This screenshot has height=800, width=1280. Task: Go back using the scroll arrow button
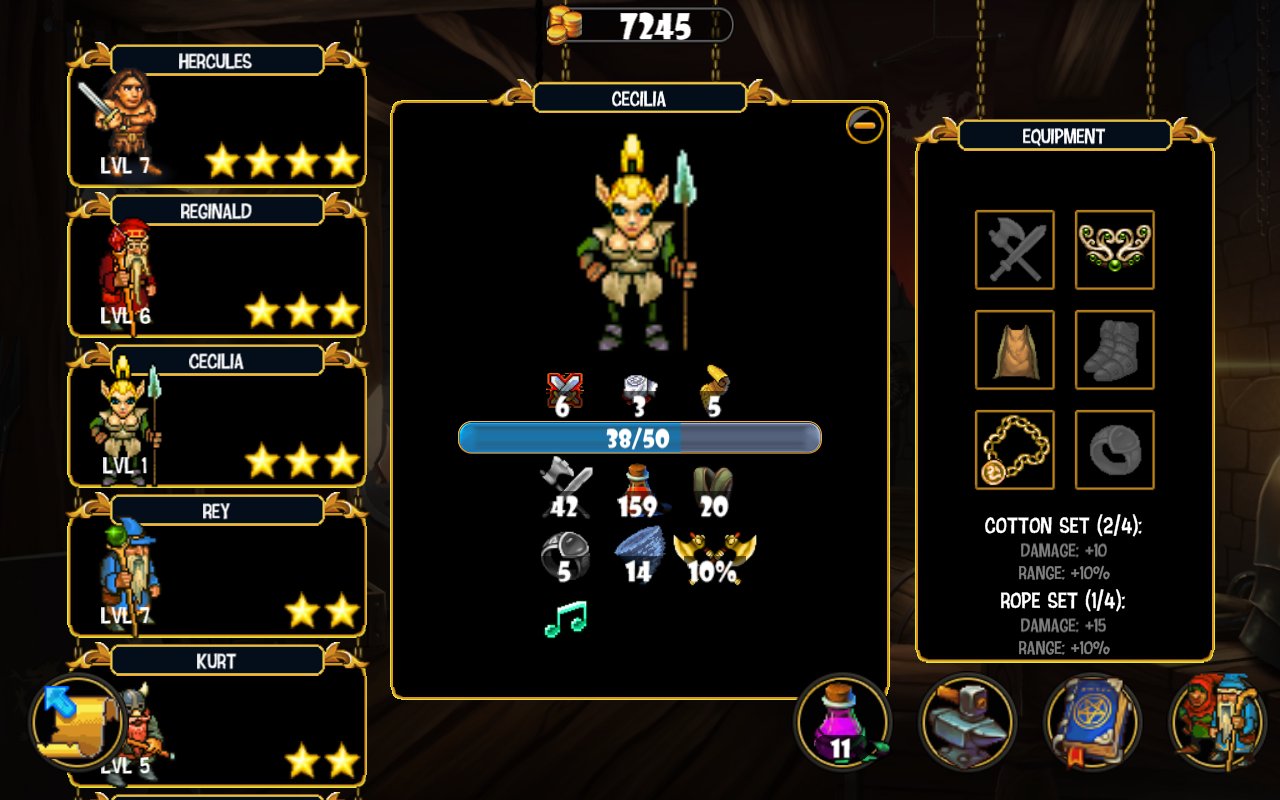coord(76,720)
